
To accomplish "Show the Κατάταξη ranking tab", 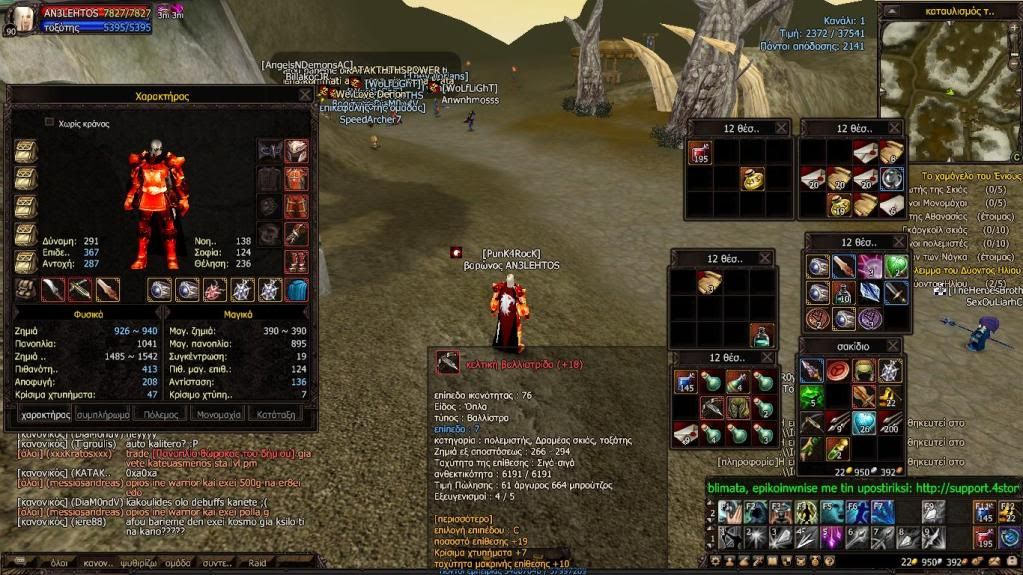I will click(x=277, y=413).
